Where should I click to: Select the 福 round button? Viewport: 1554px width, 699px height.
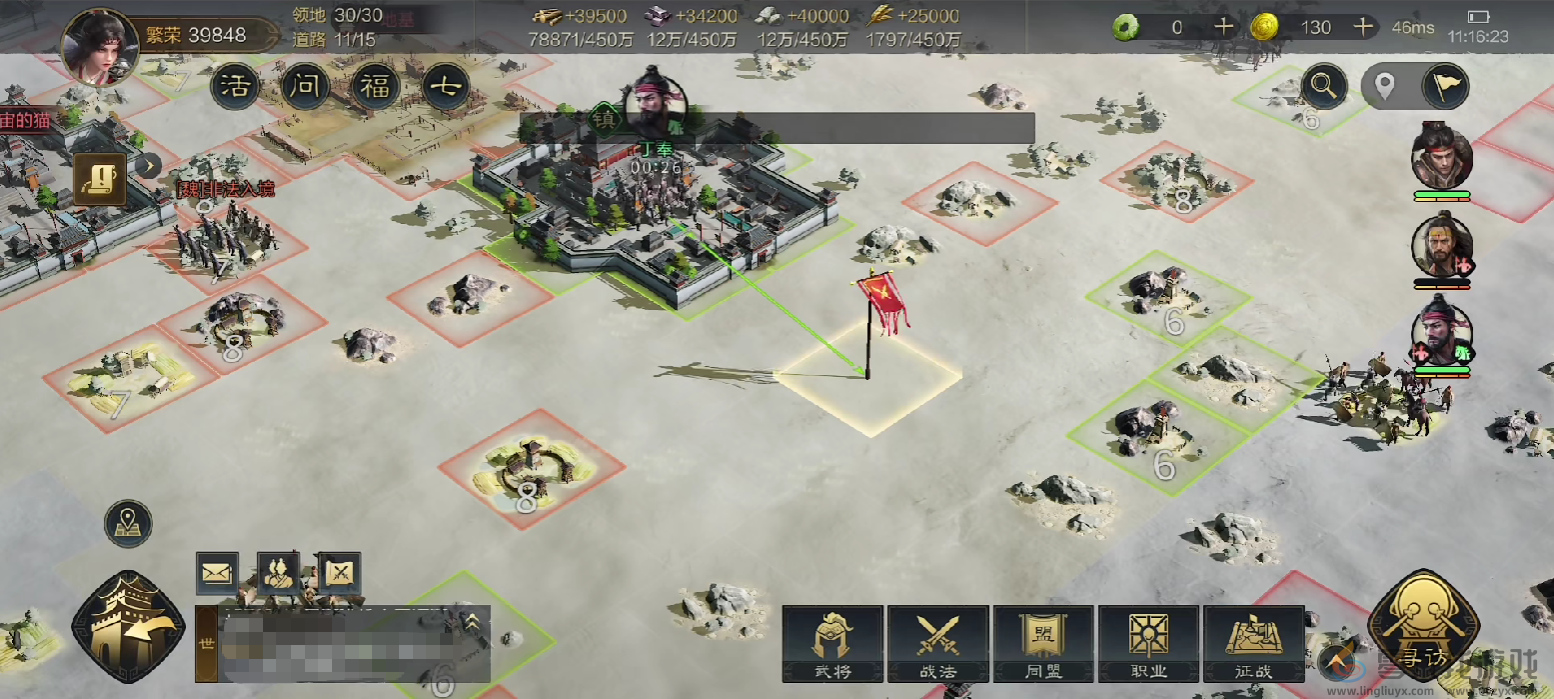pyautogui.click(x=375, y=88)
